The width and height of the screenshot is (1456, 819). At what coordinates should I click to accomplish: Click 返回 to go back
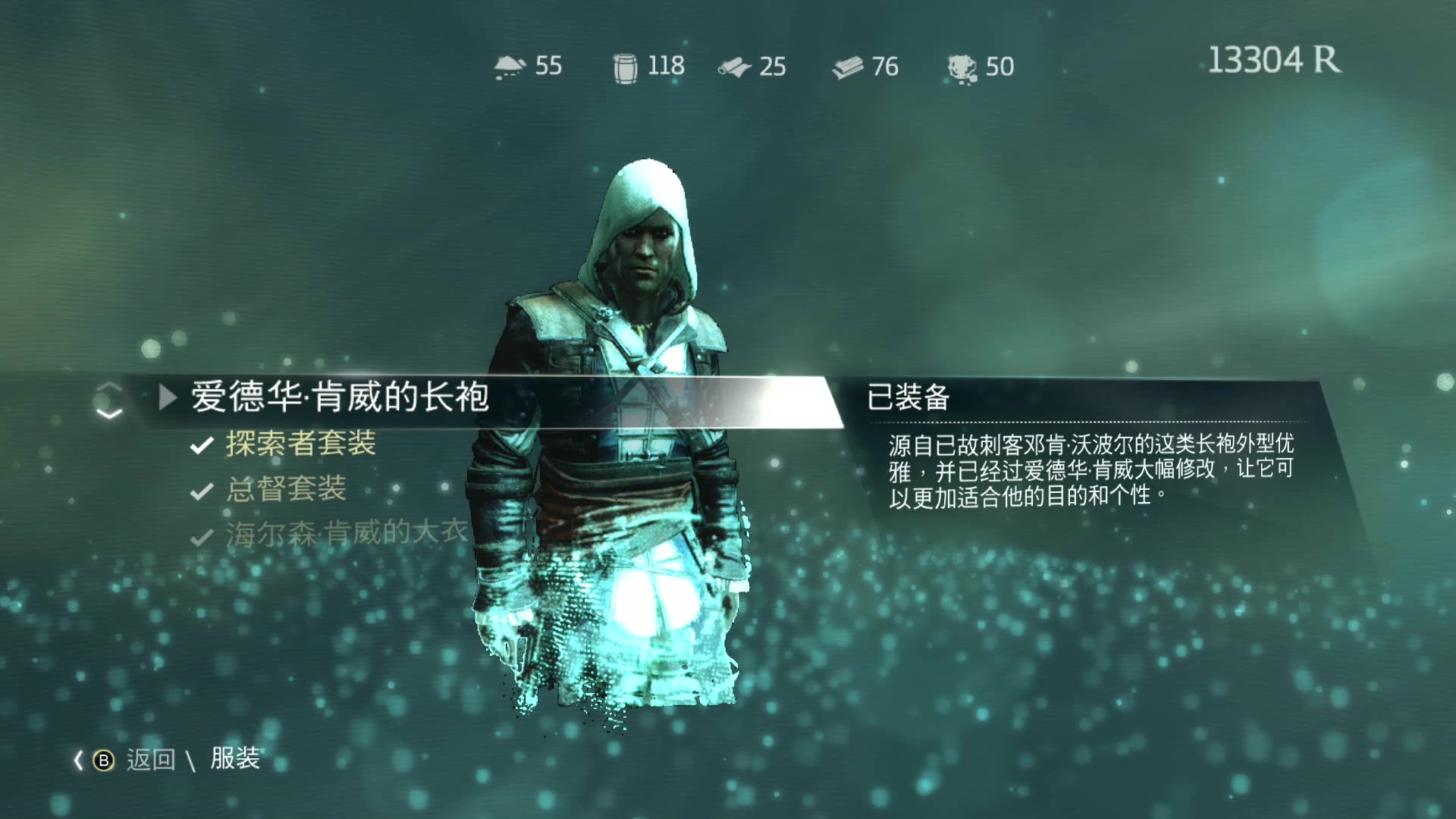pyautogui.click(x=152, y=759)
